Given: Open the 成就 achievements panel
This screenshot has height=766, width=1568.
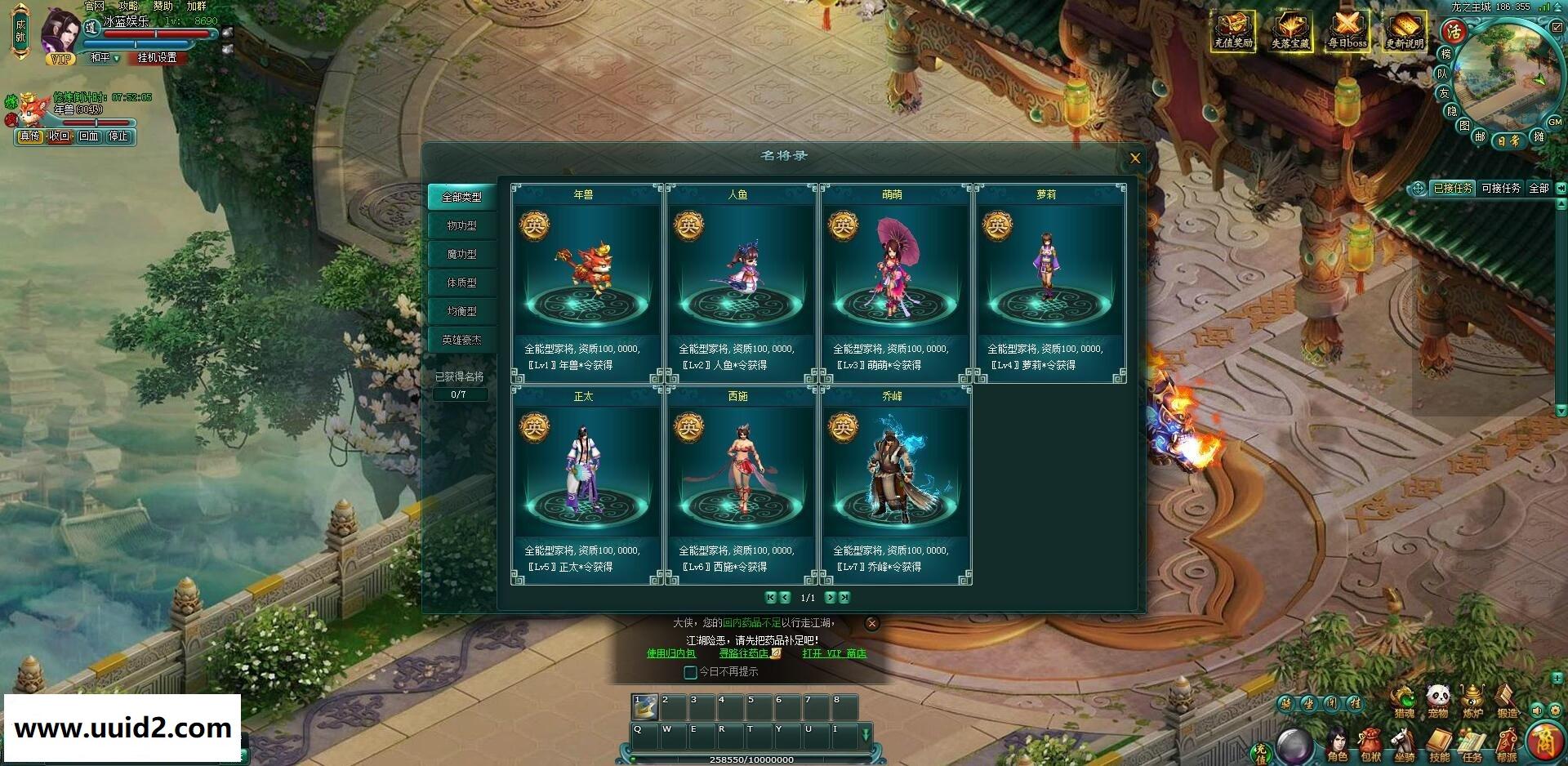Looking at the screenshot, I should (x=20, y=31).
